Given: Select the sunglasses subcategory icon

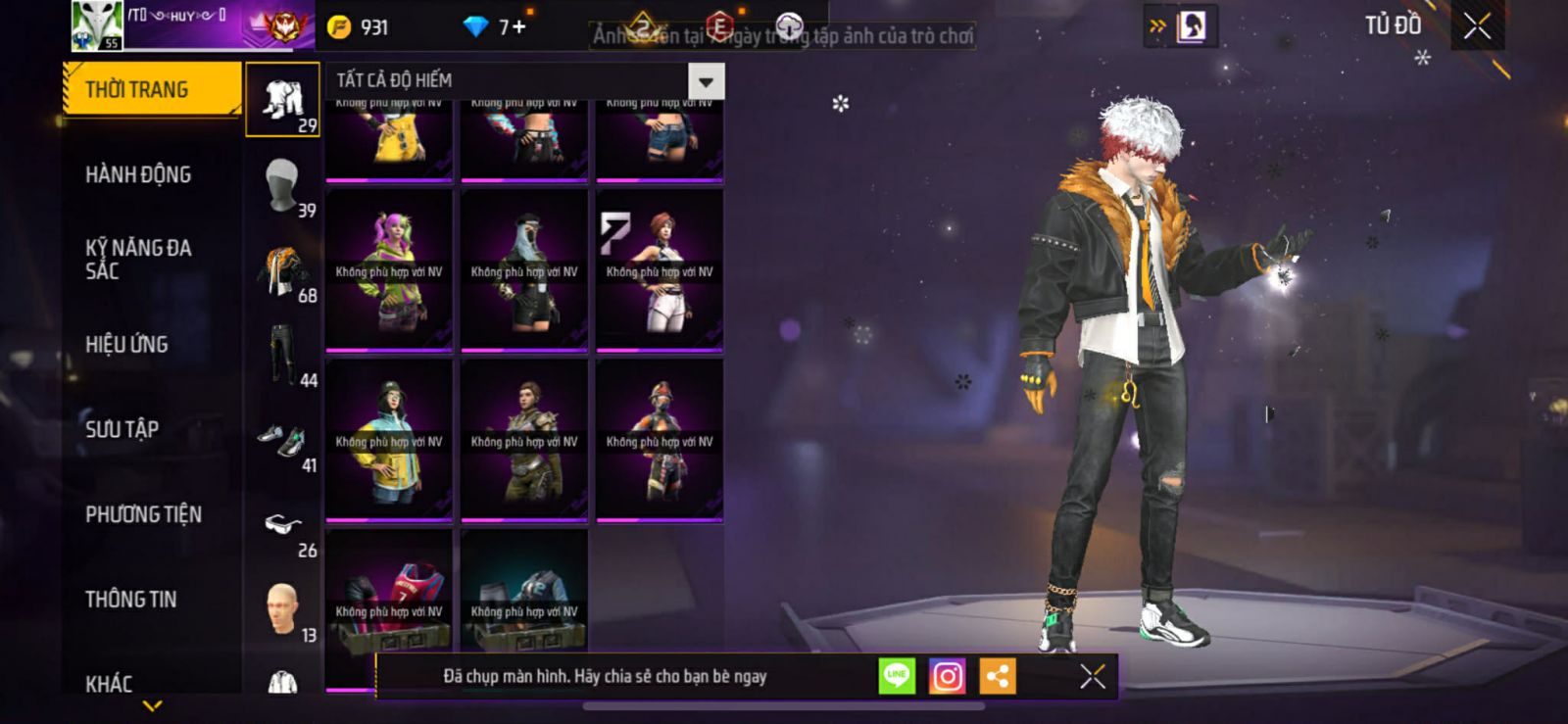Looking at the screenshot, I should [282, 526].
